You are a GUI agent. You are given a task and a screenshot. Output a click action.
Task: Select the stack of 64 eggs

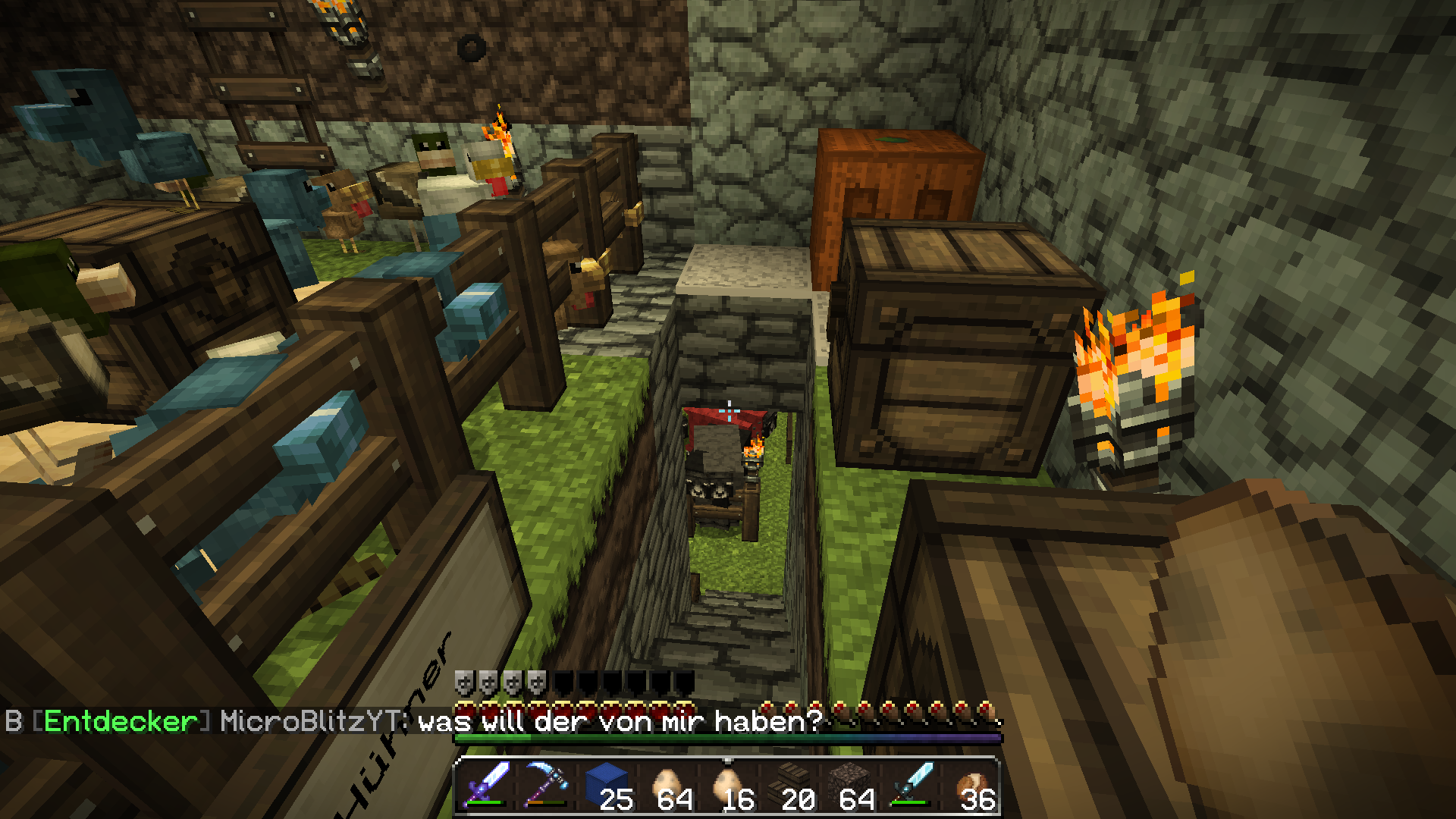tap(668, 786)
